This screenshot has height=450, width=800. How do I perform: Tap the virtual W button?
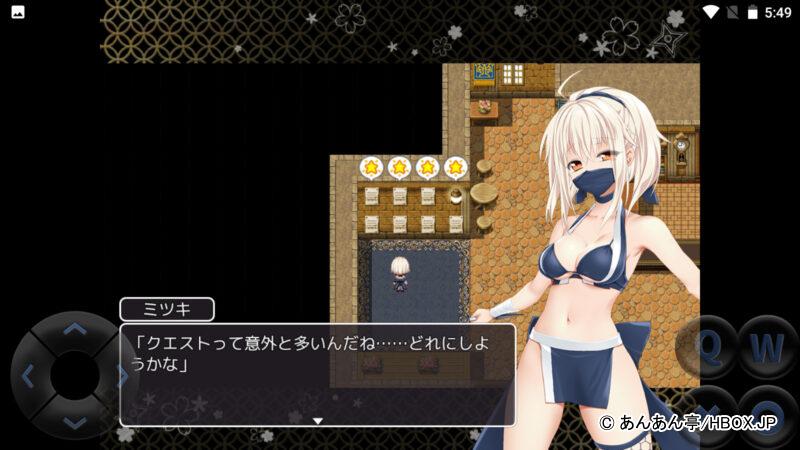click(x=767, y=347)
